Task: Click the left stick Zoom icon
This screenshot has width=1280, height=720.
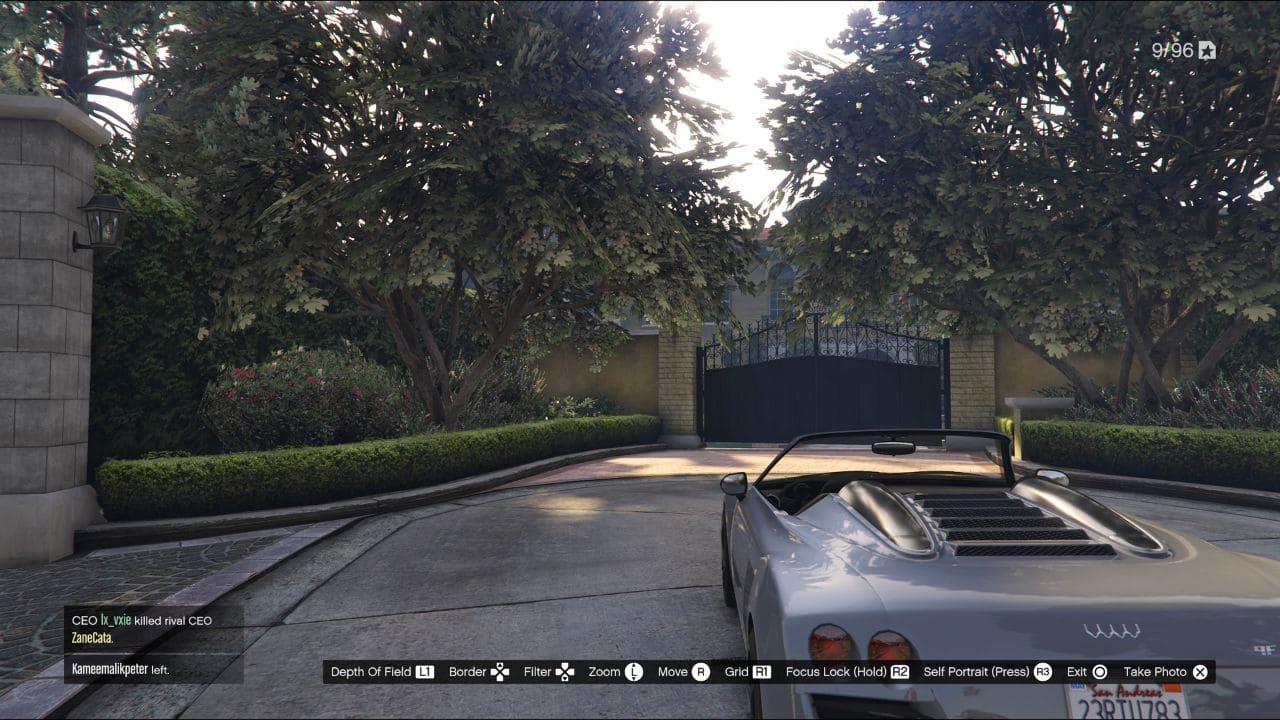Action: (x=634, y=671)
